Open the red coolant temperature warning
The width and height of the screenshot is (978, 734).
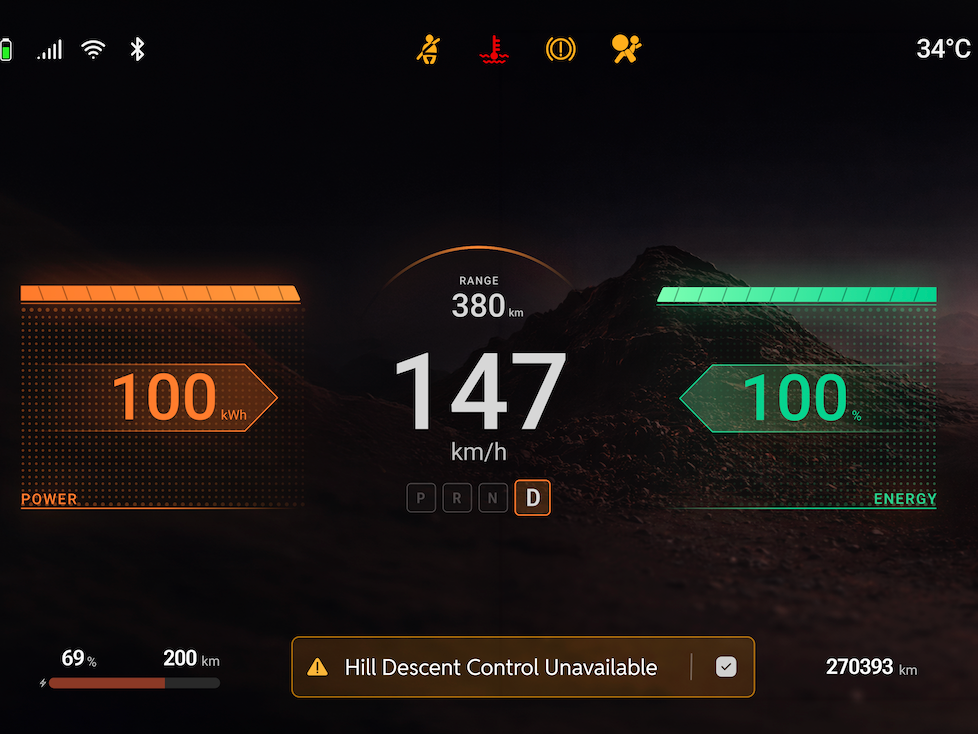click(x=490, y=49)
